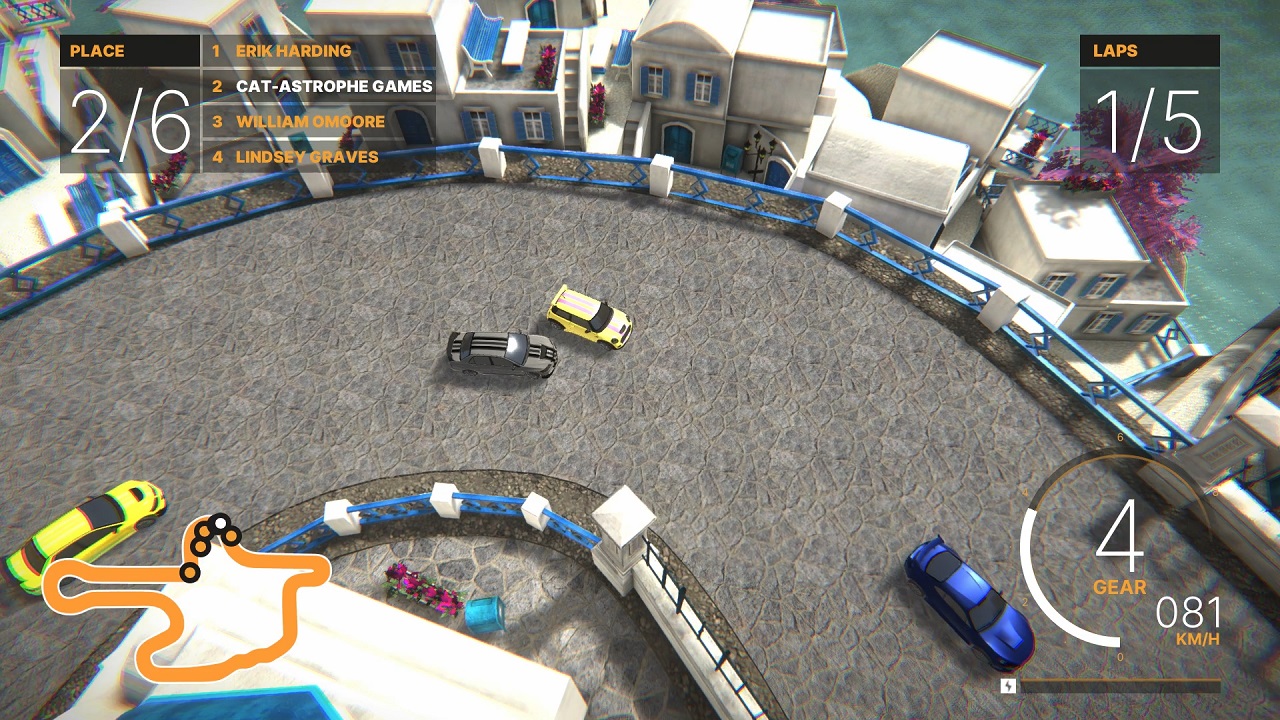Click the GEAR label on the speedometer
The width and height of the screenshot is (1280, 720).
[x=1121, y=585]
